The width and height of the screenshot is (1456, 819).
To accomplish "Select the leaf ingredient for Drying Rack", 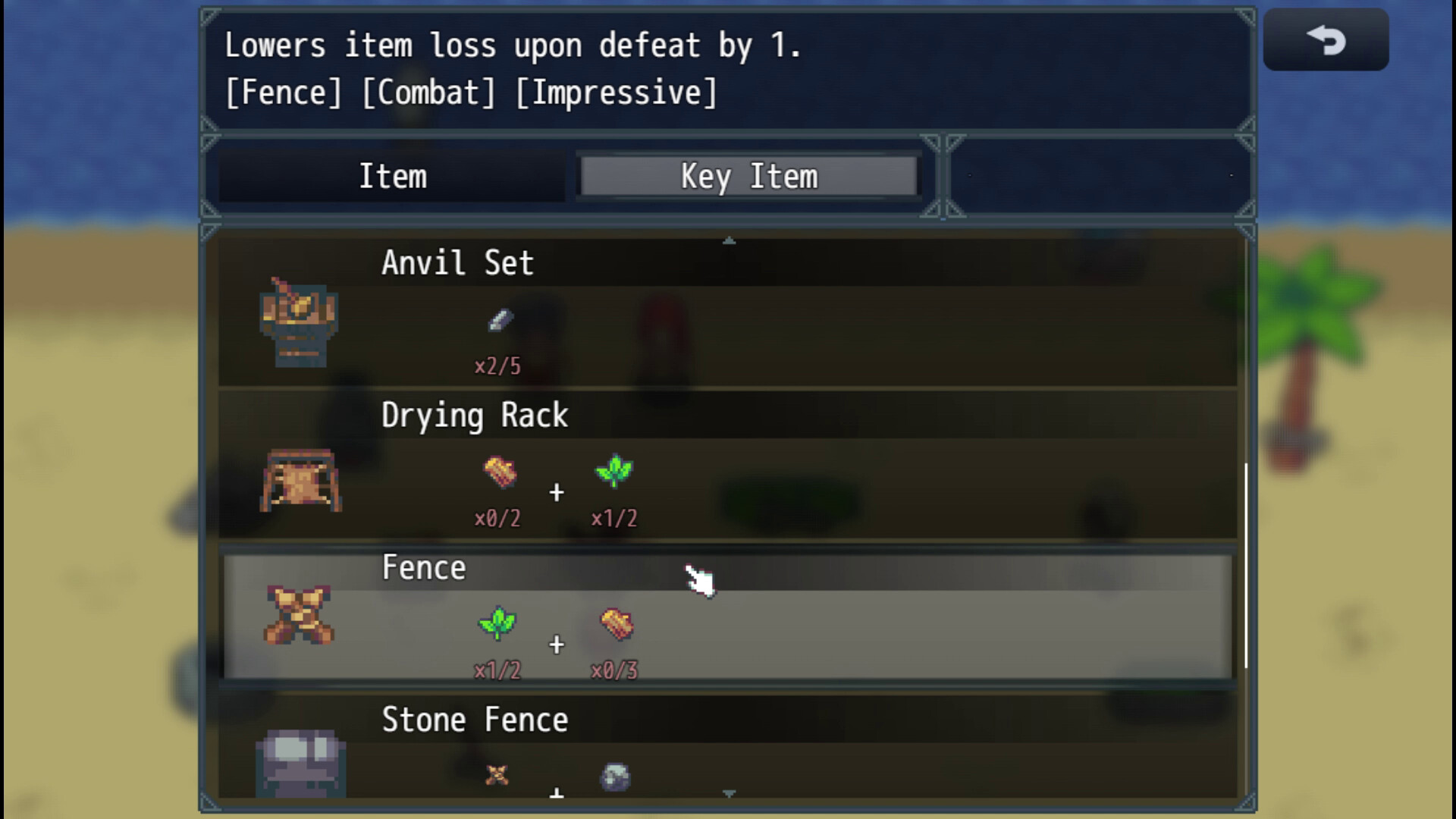I will pos(614,471).
